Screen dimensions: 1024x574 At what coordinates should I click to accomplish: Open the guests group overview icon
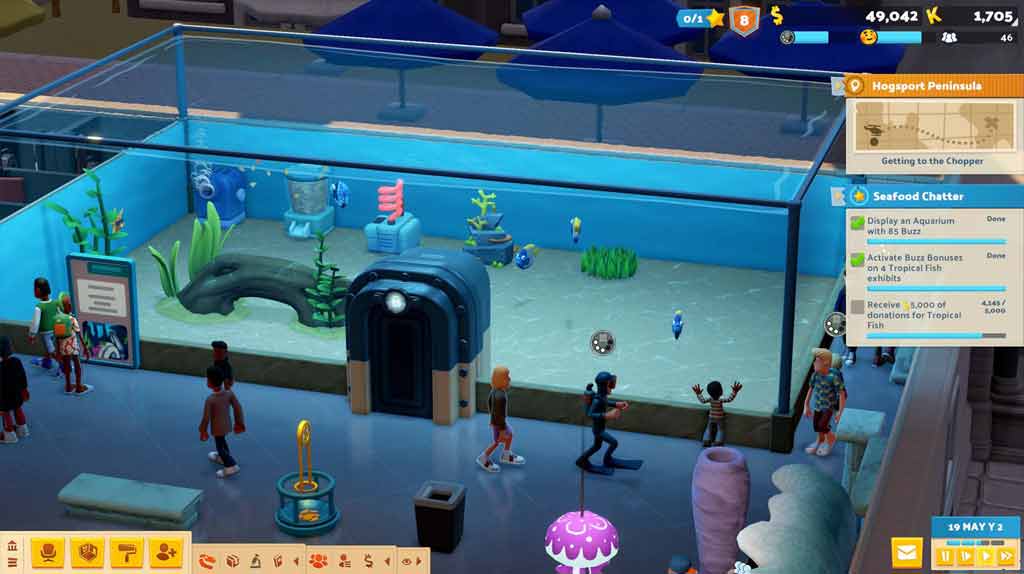(x=318, y=561)
